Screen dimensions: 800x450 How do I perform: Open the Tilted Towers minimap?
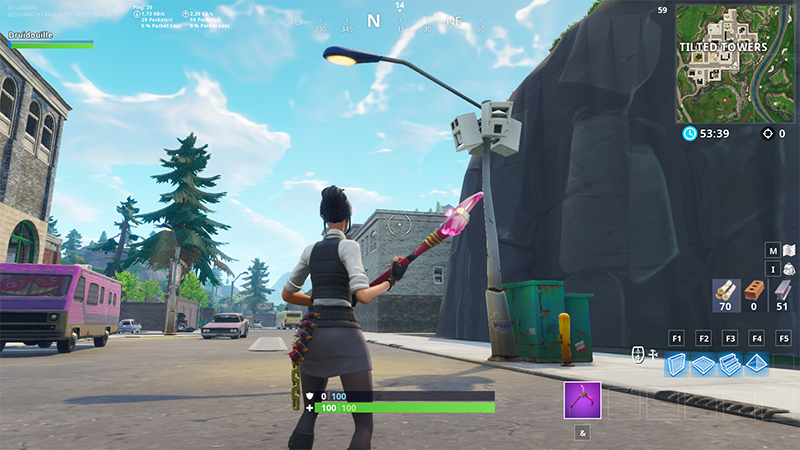click(x=737, y=62)
